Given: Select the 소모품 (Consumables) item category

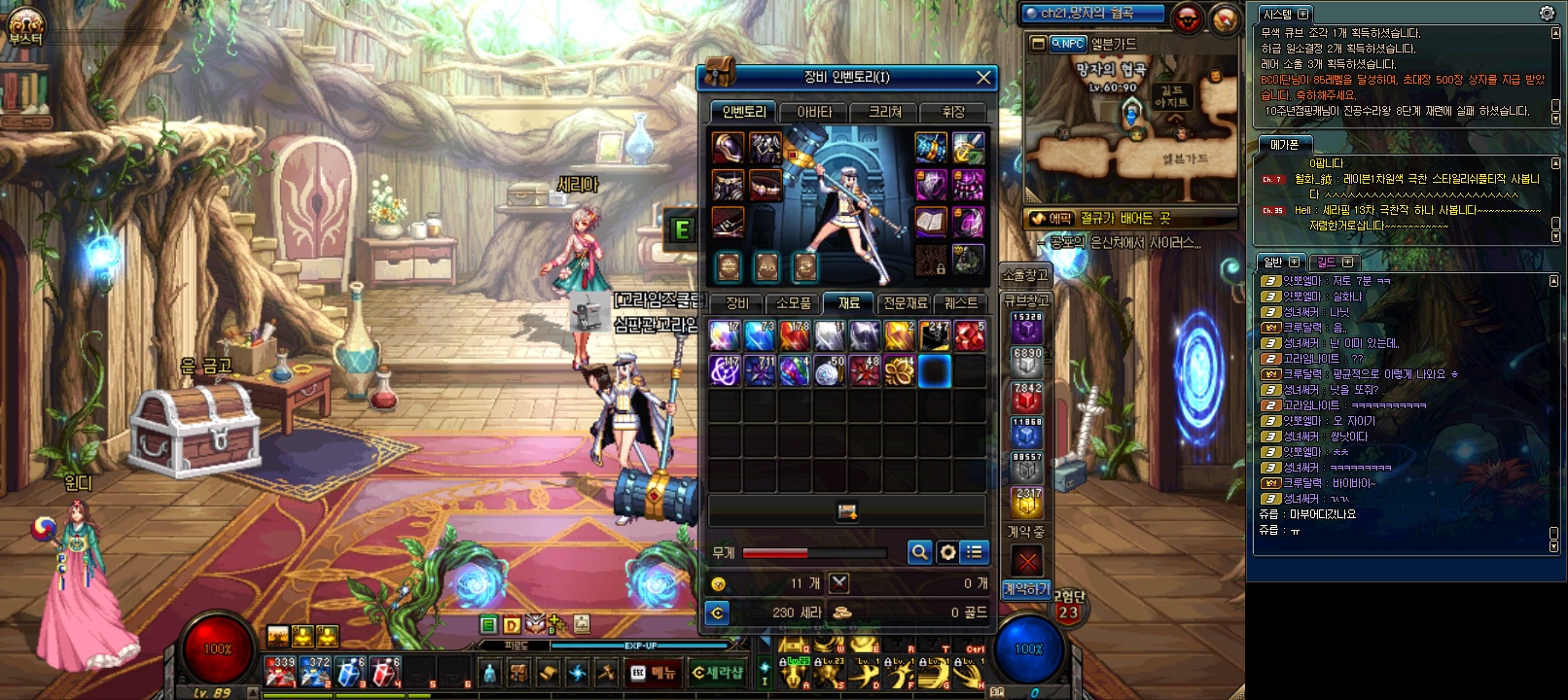Looking at the screenshot, I should [793, 303].
